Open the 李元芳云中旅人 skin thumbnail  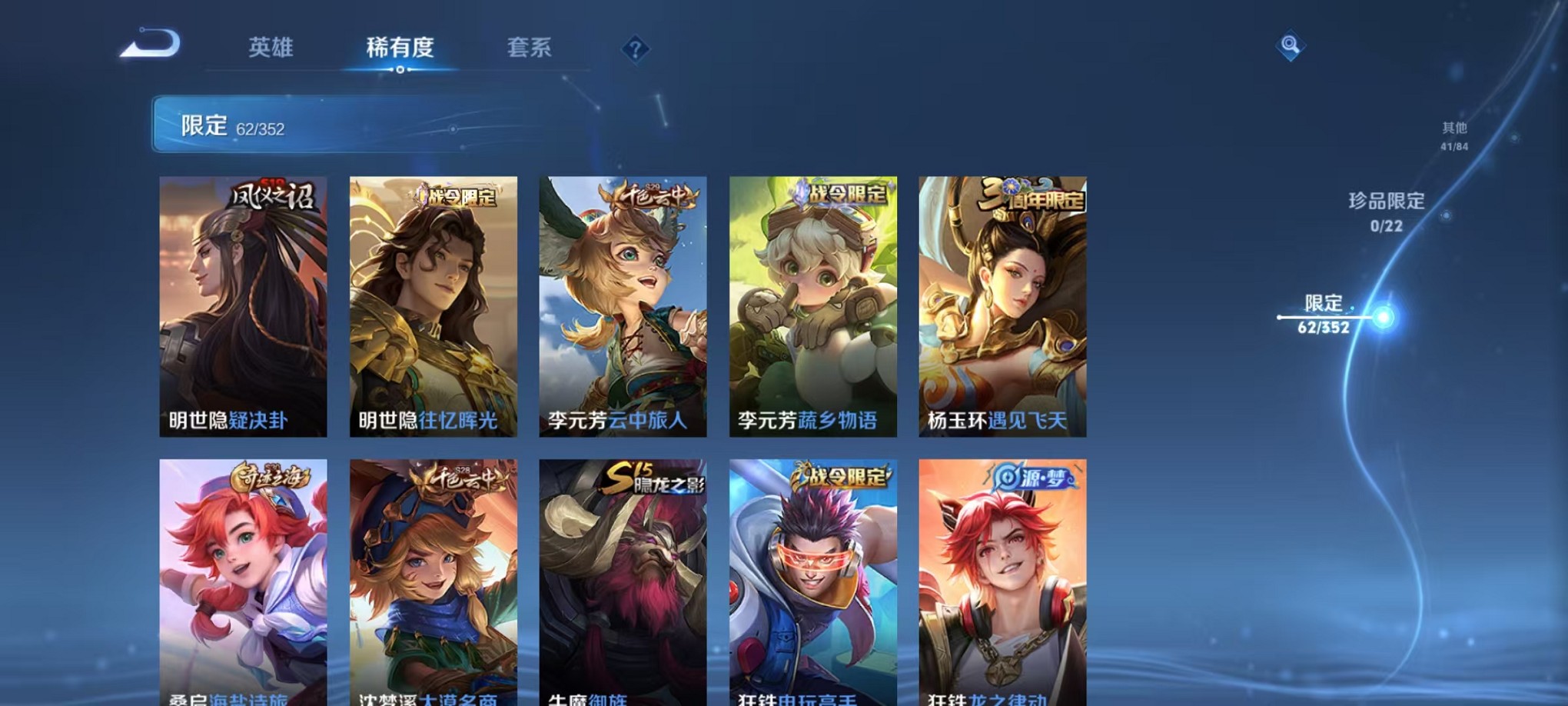[622, 296]
